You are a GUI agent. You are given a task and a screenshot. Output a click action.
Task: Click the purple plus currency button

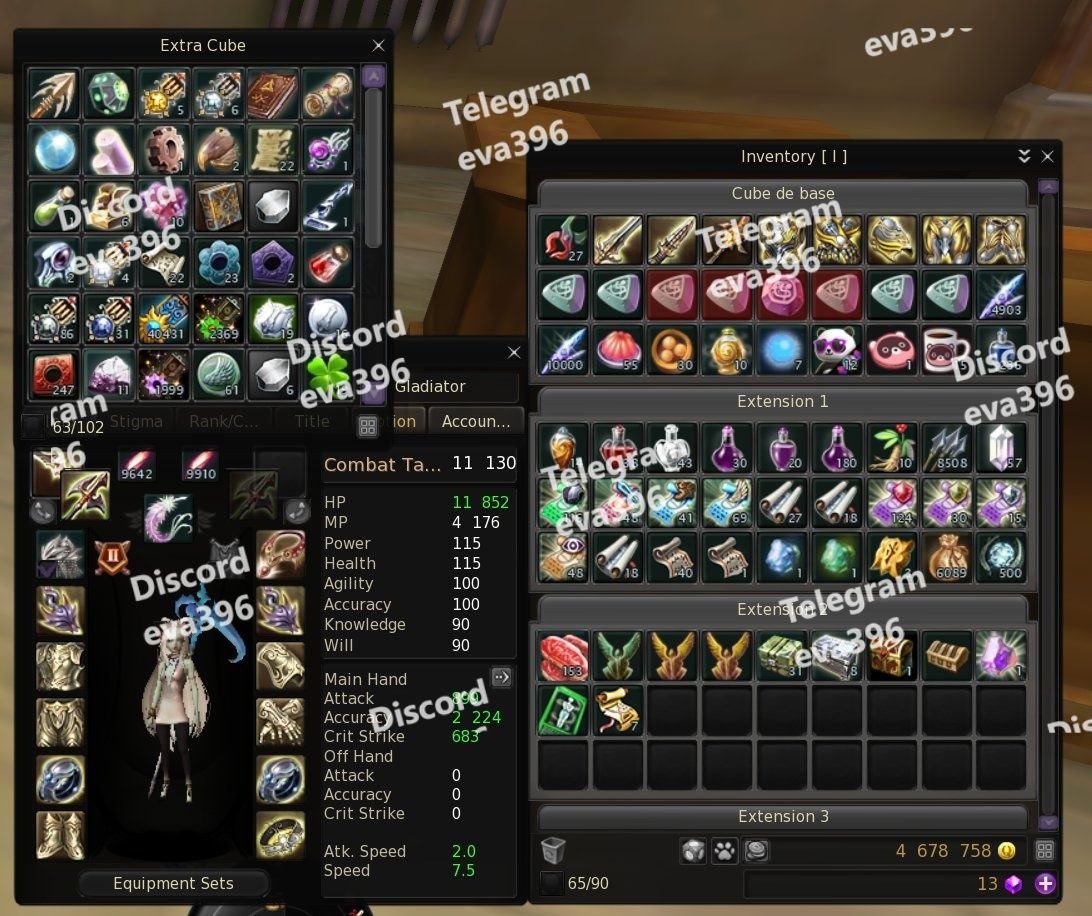[x=1045, y=884]
